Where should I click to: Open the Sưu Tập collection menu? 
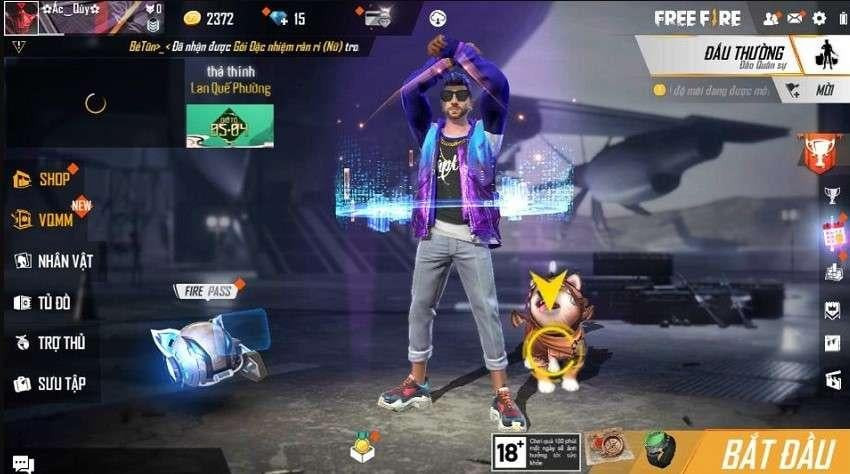coord(50,383)
